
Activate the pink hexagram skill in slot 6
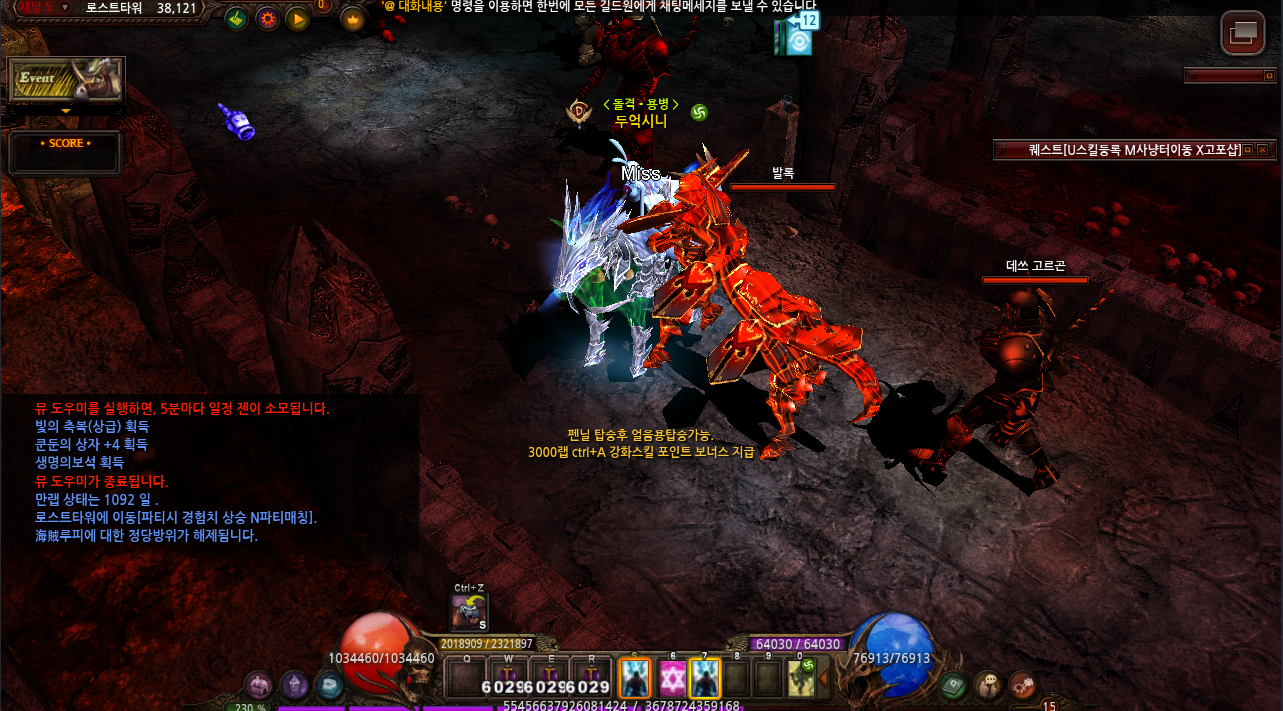click(671, 678)
